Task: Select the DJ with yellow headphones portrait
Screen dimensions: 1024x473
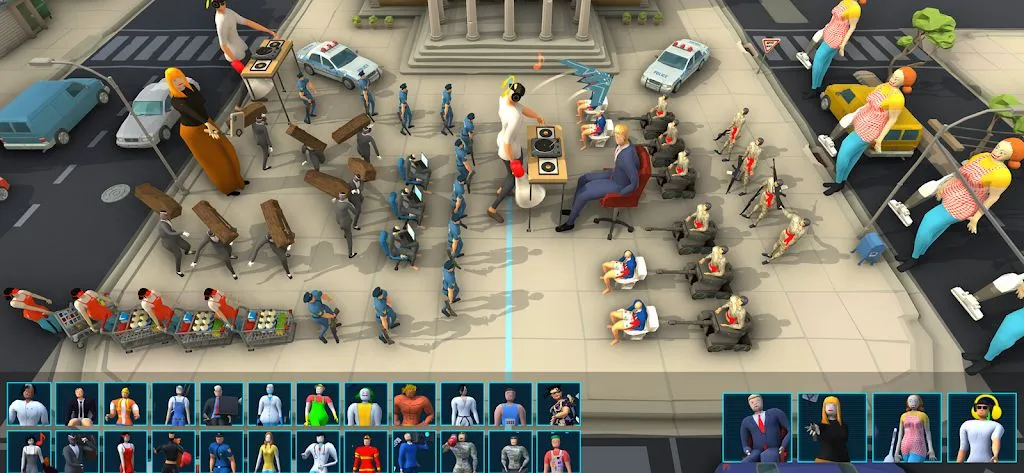Action: pos(981,427)
